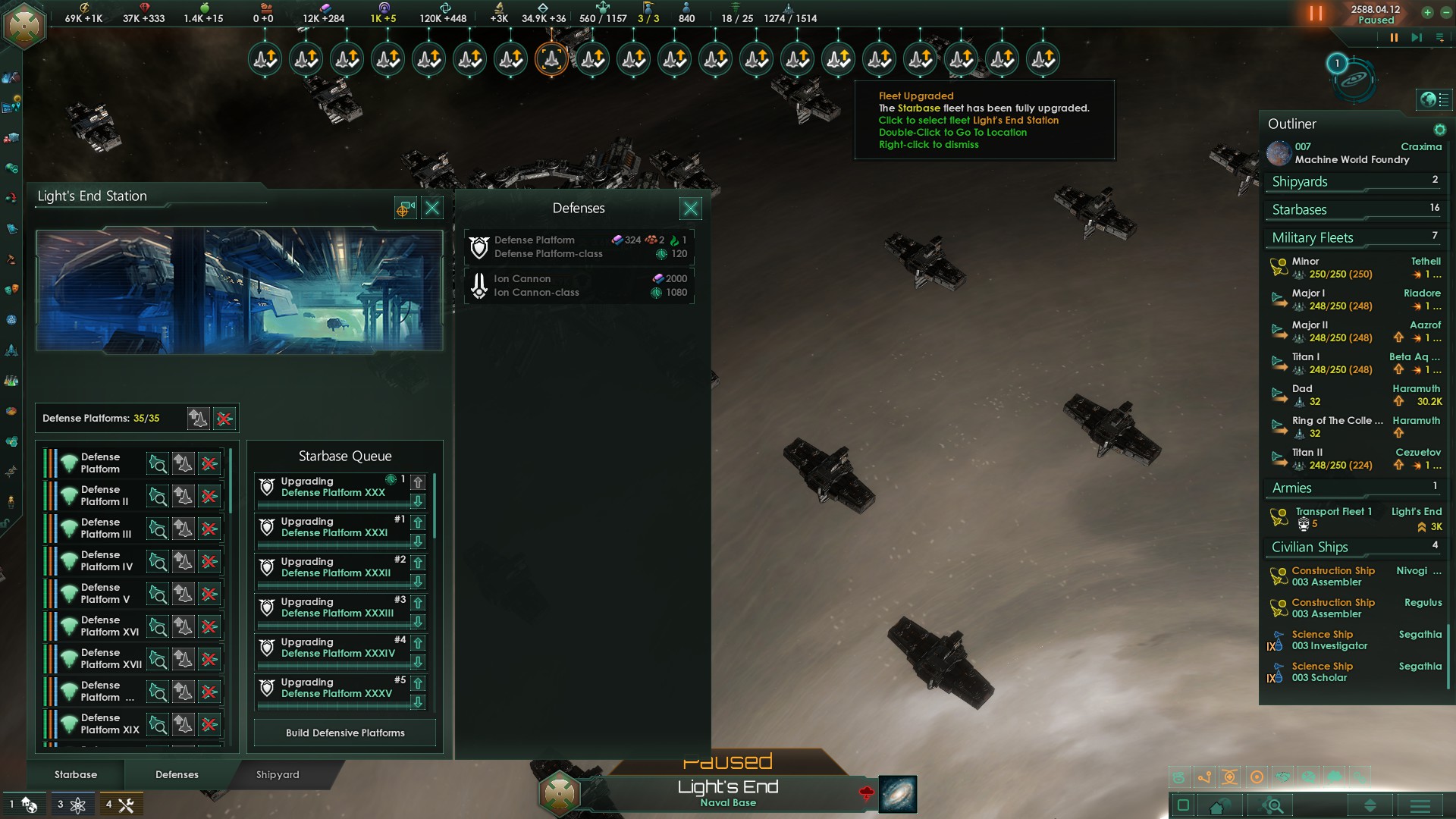Toggle the orange circular map mode icon

click(x=1257, y=776)
